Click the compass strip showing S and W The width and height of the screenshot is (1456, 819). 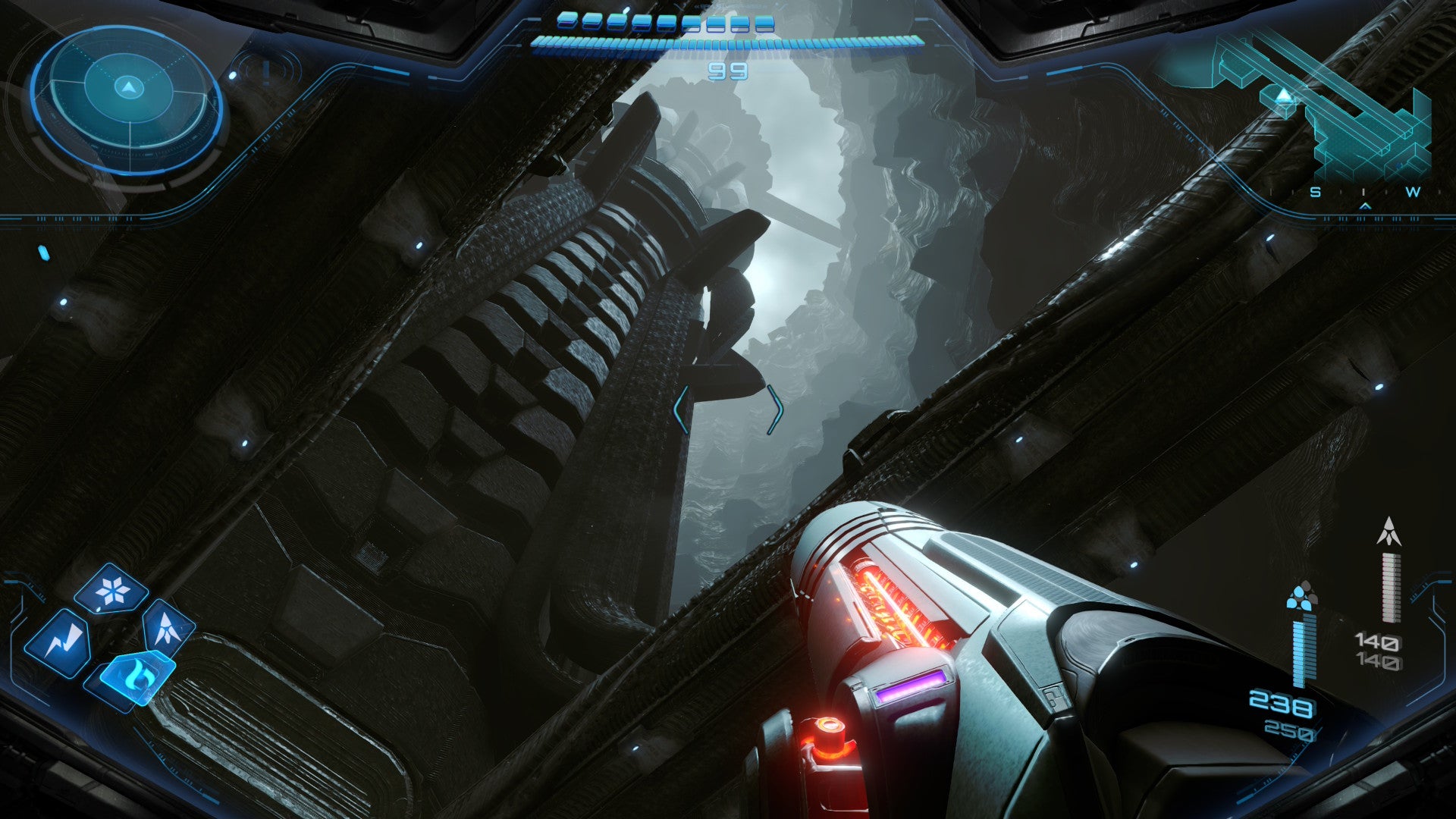(x=1363, y=193)
